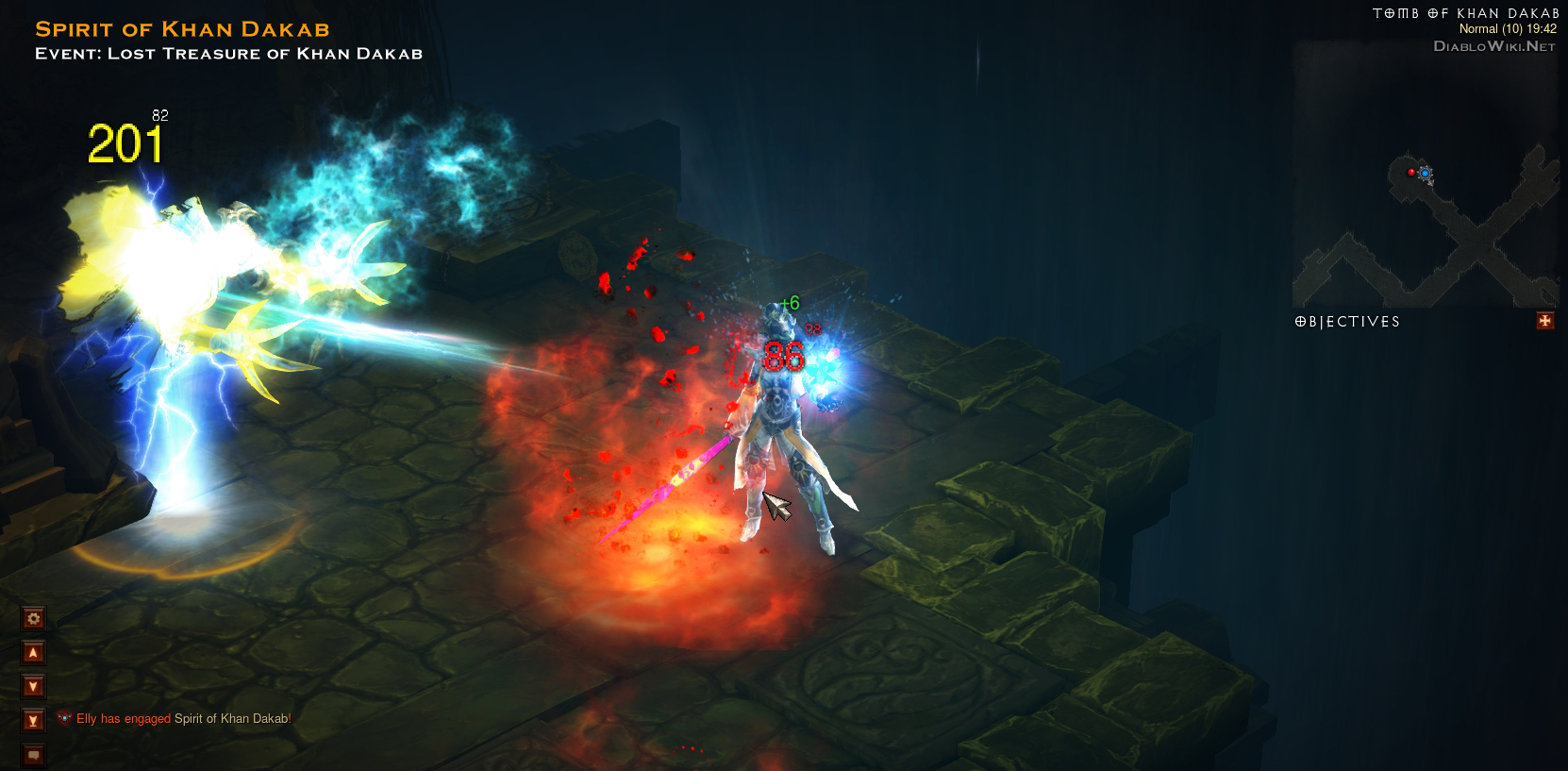This screenshot has width=1568, height=771.
Task: Jump to the bottom of the chat log
Action: [33, 721]
